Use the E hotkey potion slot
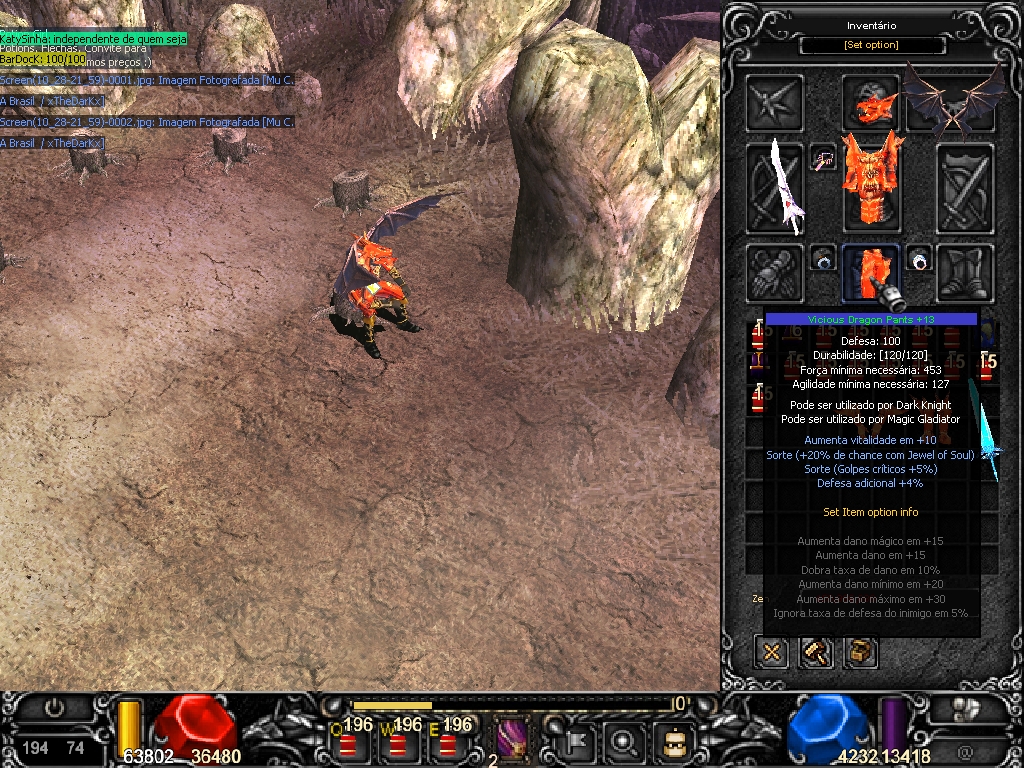Viewport: 1024px width, 768px height. click(x=447, y=741)
